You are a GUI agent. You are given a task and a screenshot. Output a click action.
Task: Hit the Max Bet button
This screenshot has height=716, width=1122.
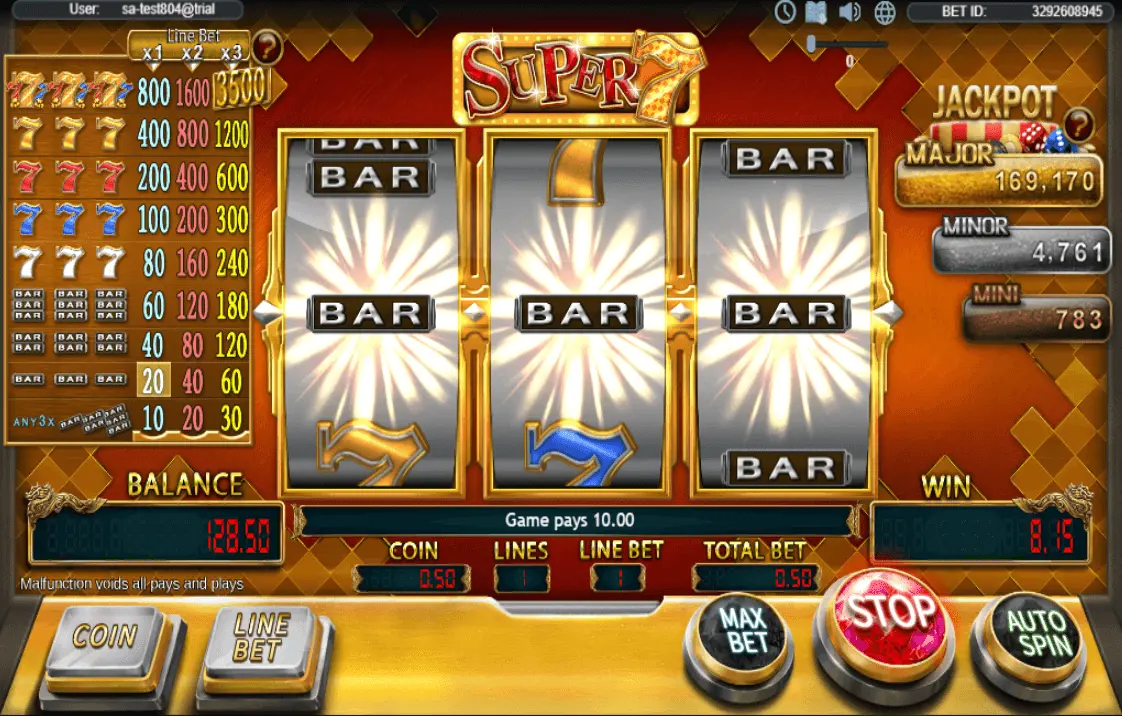tap(747, 630)
